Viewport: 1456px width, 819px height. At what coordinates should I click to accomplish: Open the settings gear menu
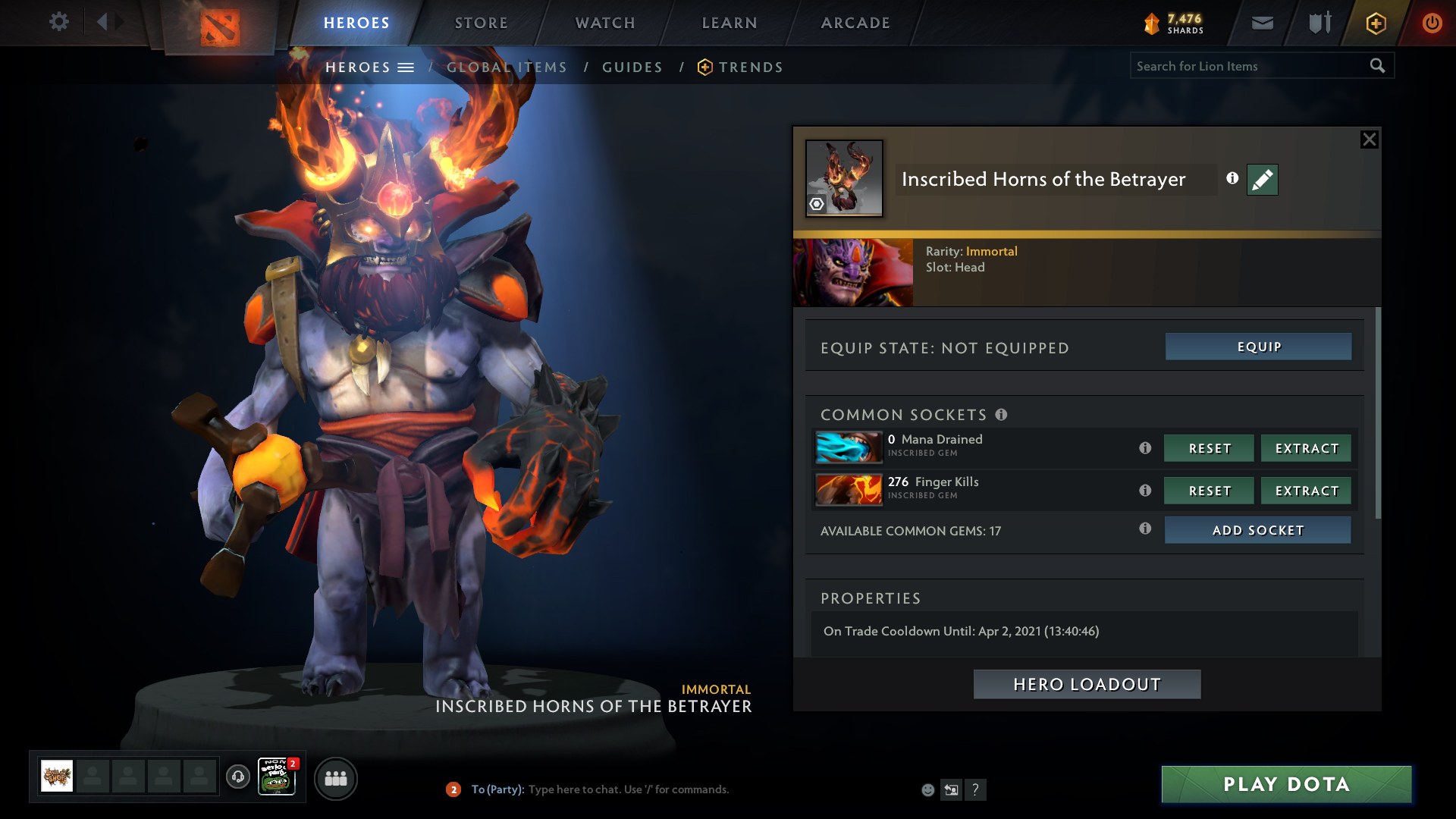[x=58, y=22]
